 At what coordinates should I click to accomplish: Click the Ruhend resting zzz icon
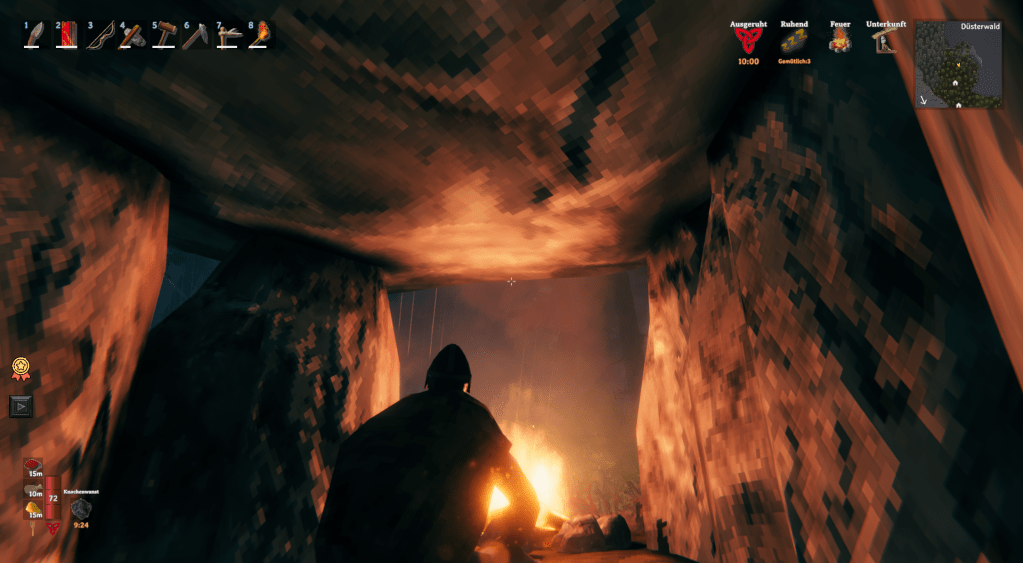793,41
